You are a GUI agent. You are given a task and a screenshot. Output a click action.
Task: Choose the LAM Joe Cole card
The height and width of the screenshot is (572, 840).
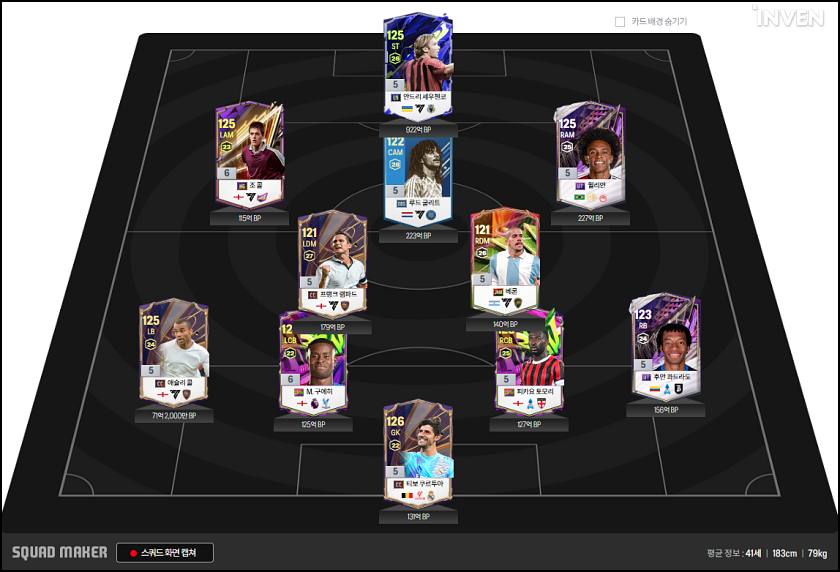coord(250,155)
